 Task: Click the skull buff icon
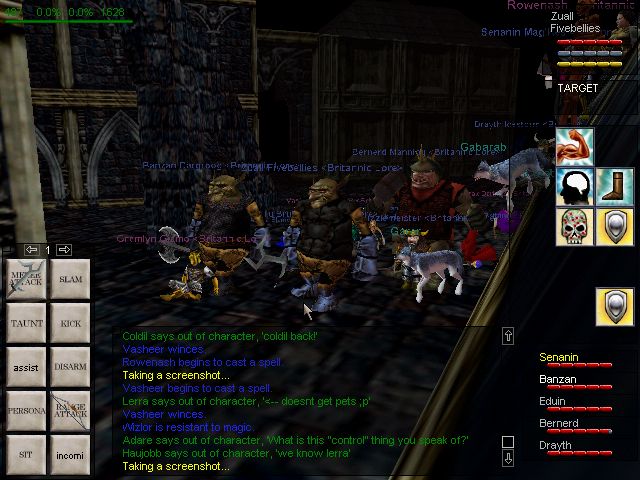coord(575,226)
